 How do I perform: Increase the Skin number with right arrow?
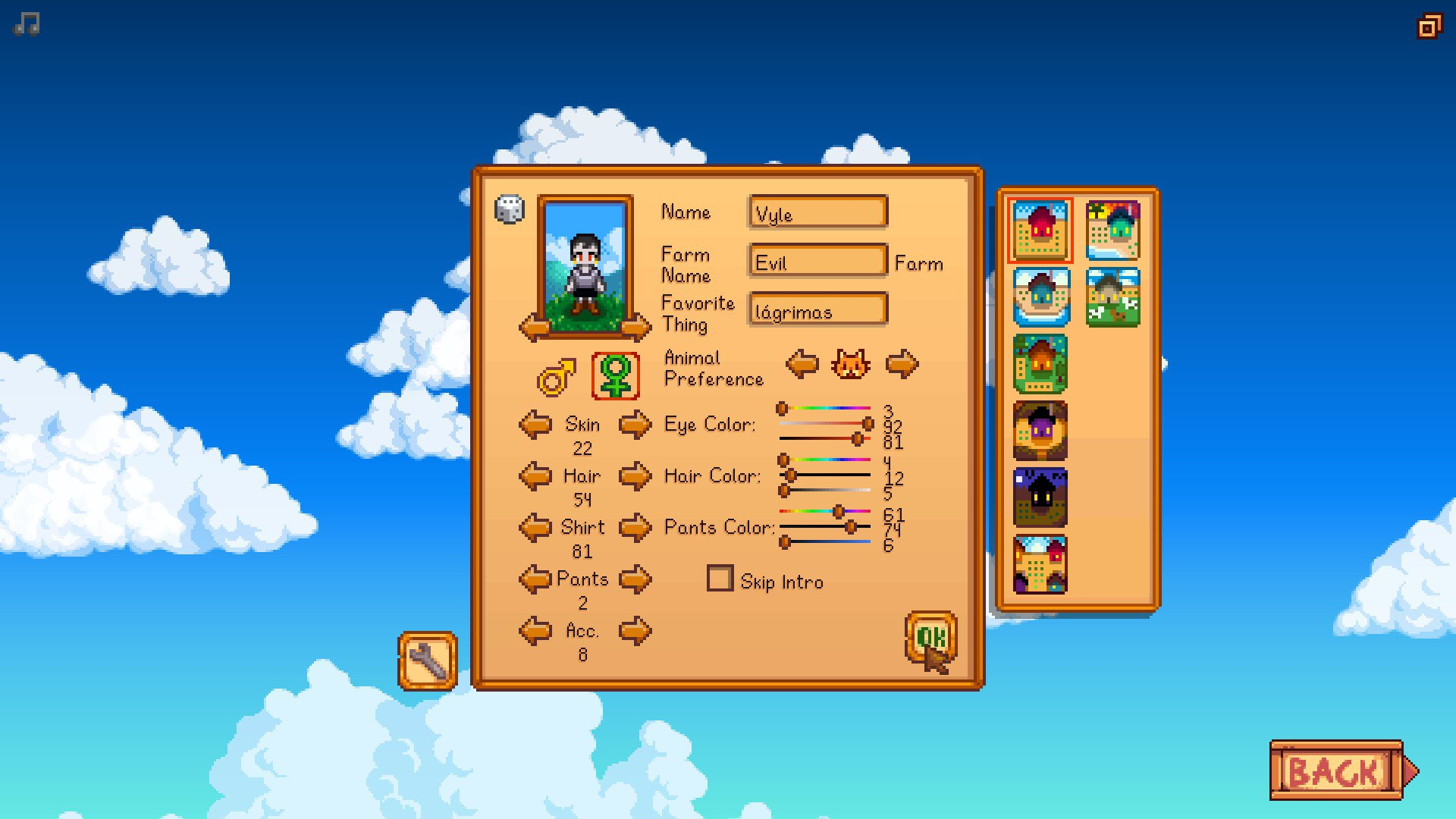(635, 425)
